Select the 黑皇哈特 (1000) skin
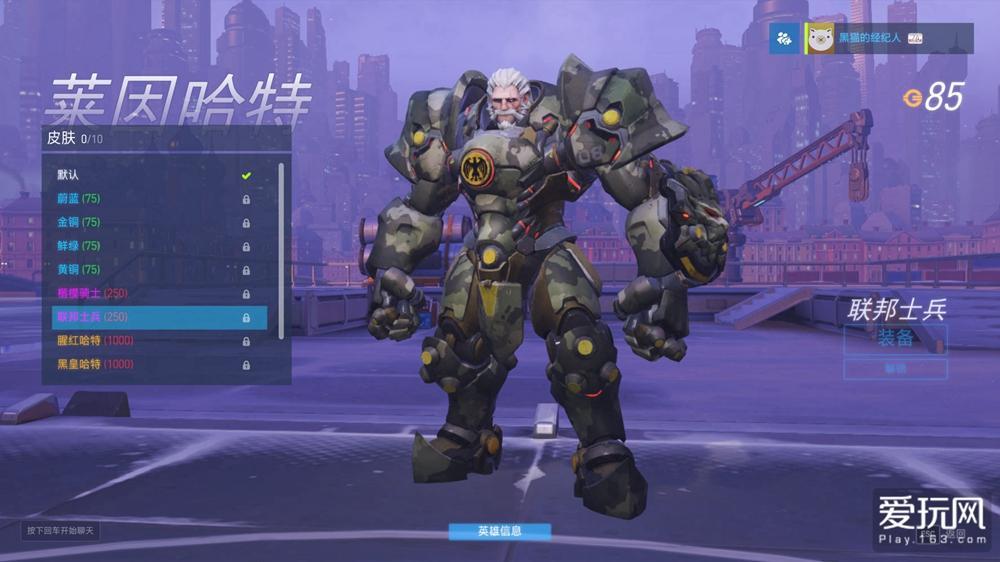The image size is (1000, 562). point(155,364)
